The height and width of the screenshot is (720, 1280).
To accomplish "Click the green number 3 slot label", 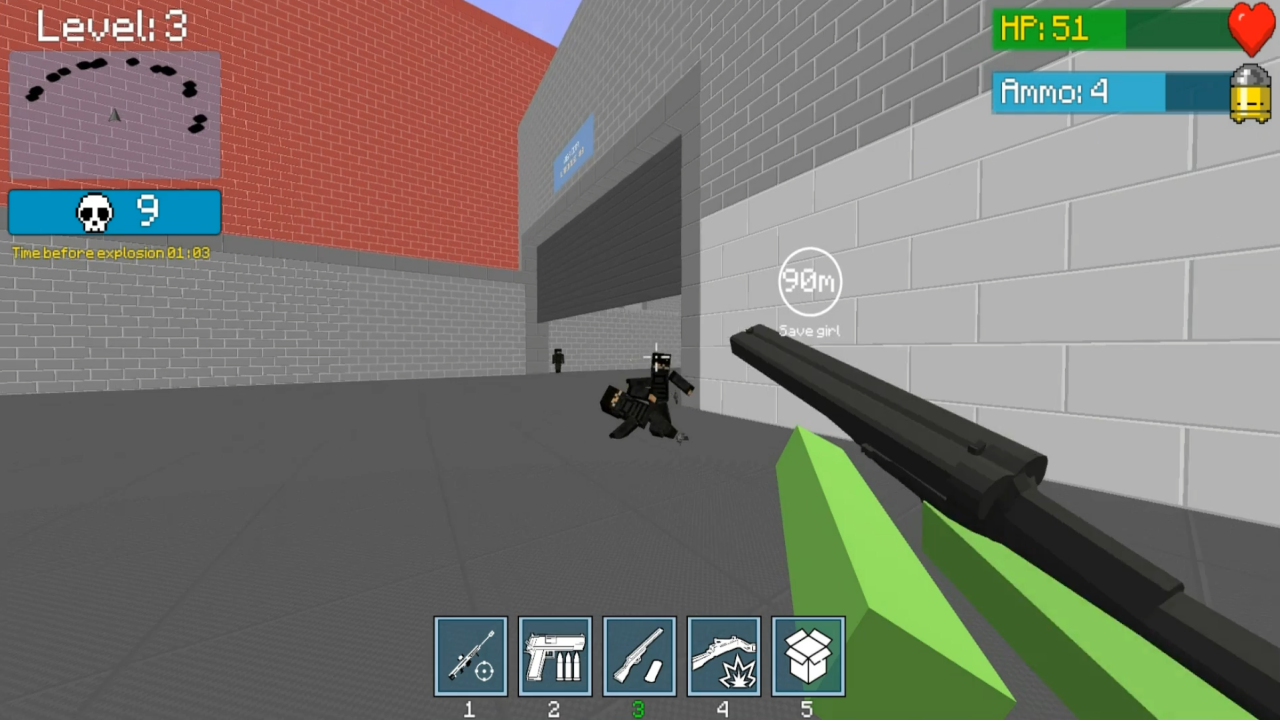I will pyautogui.click(x=639, y=709).
